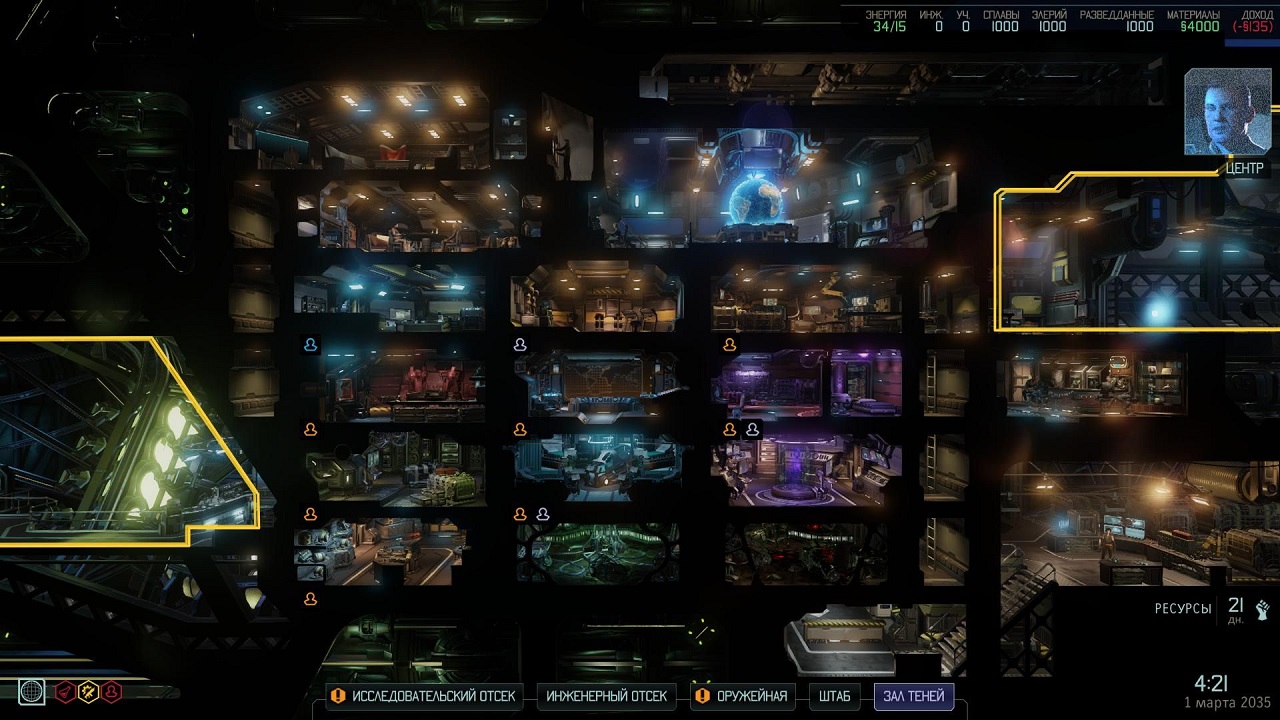Open the Центр officer portrait
1280x720 pixels.
click(1227, 112)
